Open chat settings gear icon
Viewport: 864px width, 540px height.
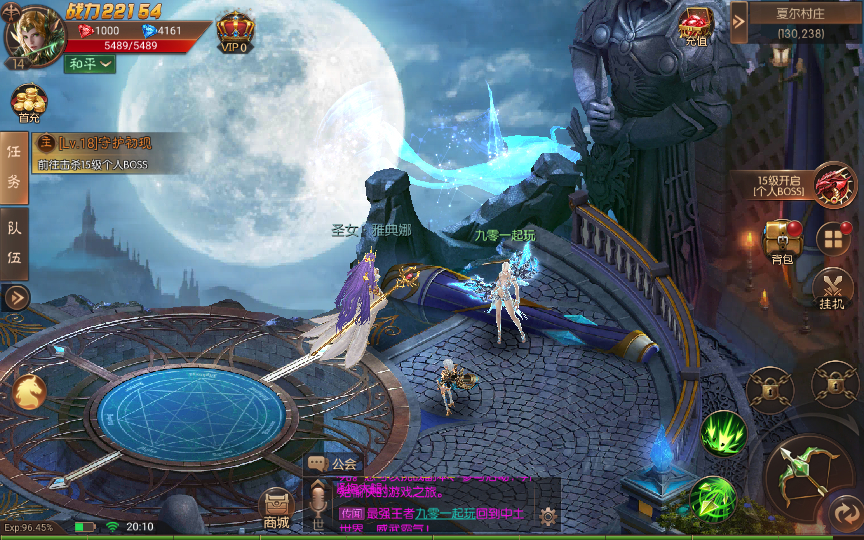(548, 516)
